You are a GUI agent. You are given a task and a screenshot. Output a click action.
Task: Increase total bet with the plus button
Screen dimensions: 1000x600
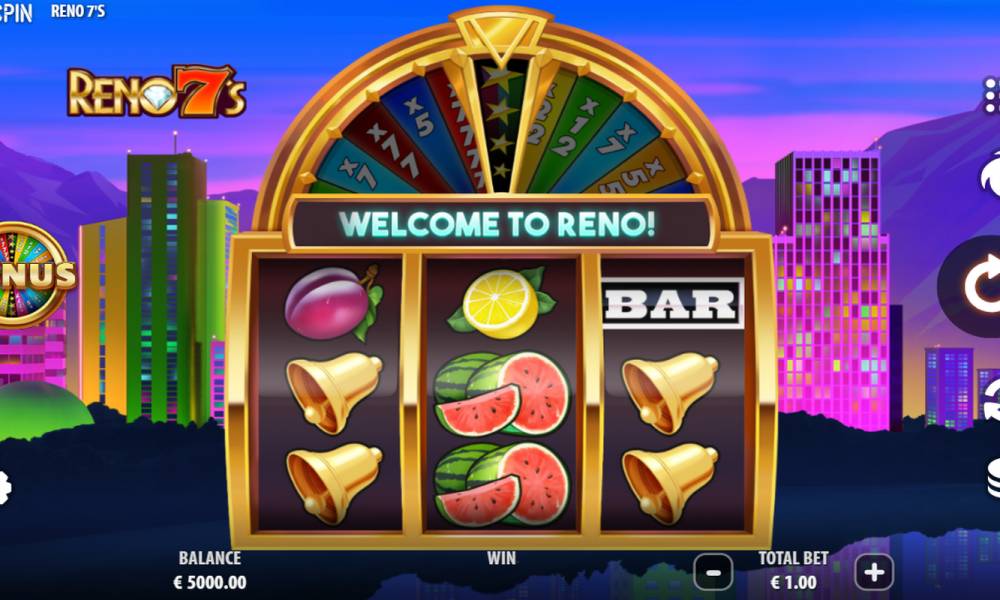tap(874, 572)
